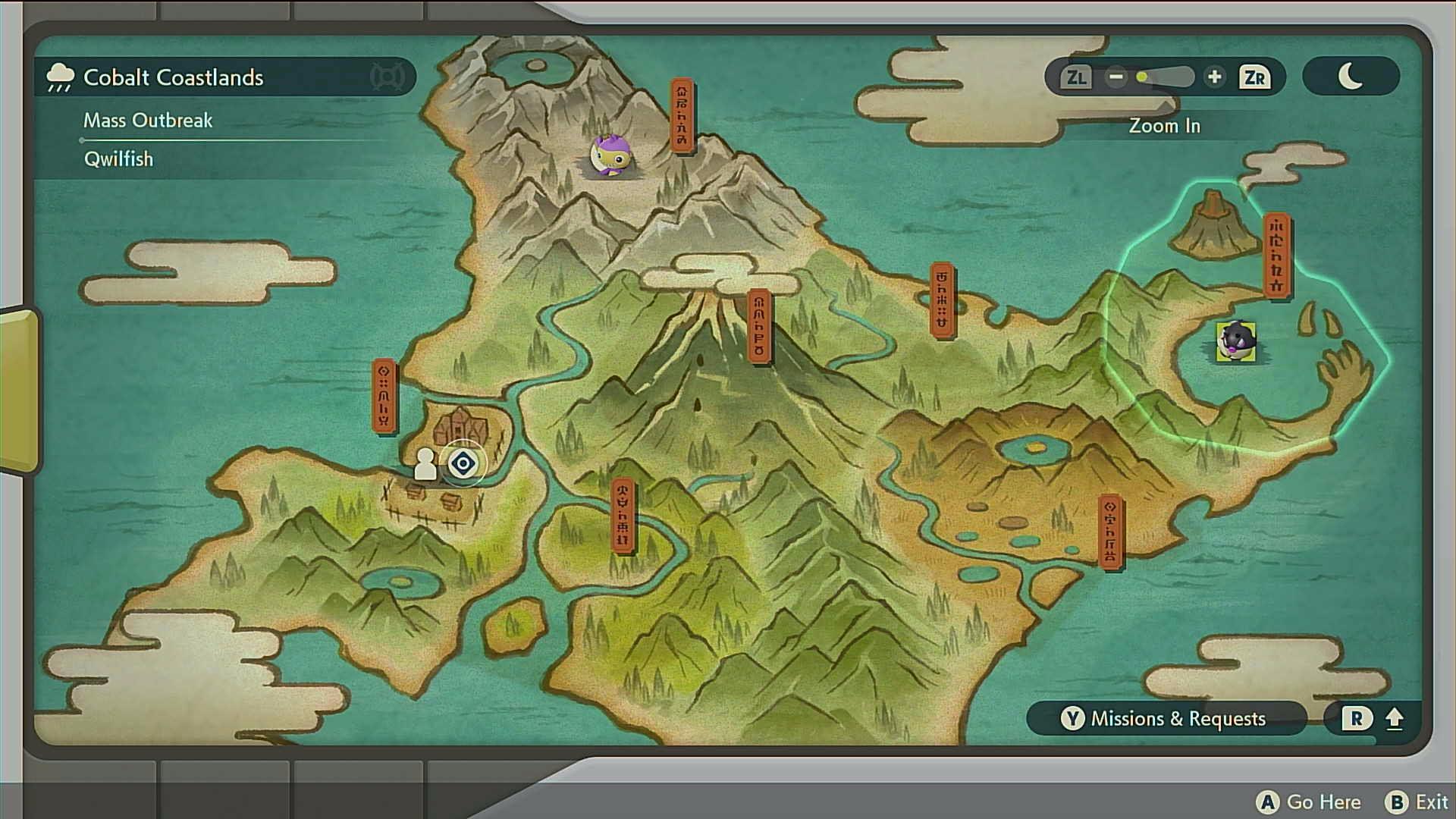The width and height of the screenshot is (1456, 819).
Task: Click the rain cloud weather icon
Action: pos(60,77)
